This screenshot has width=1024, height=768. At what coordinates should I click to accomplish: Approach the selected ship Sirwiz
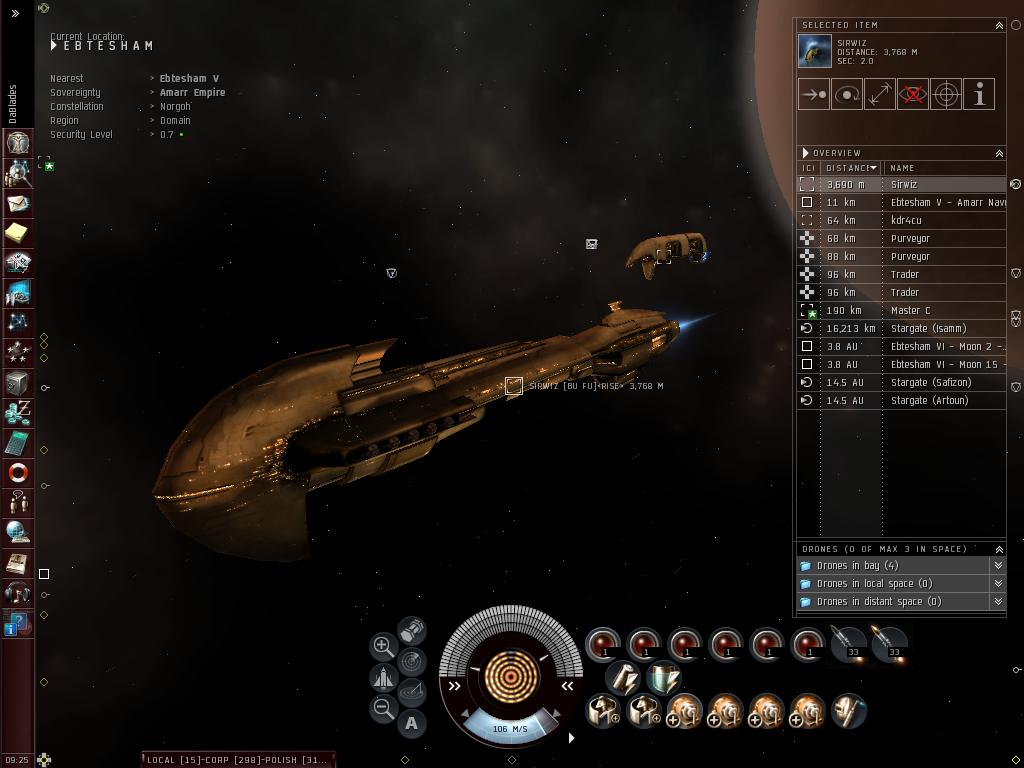814,95
